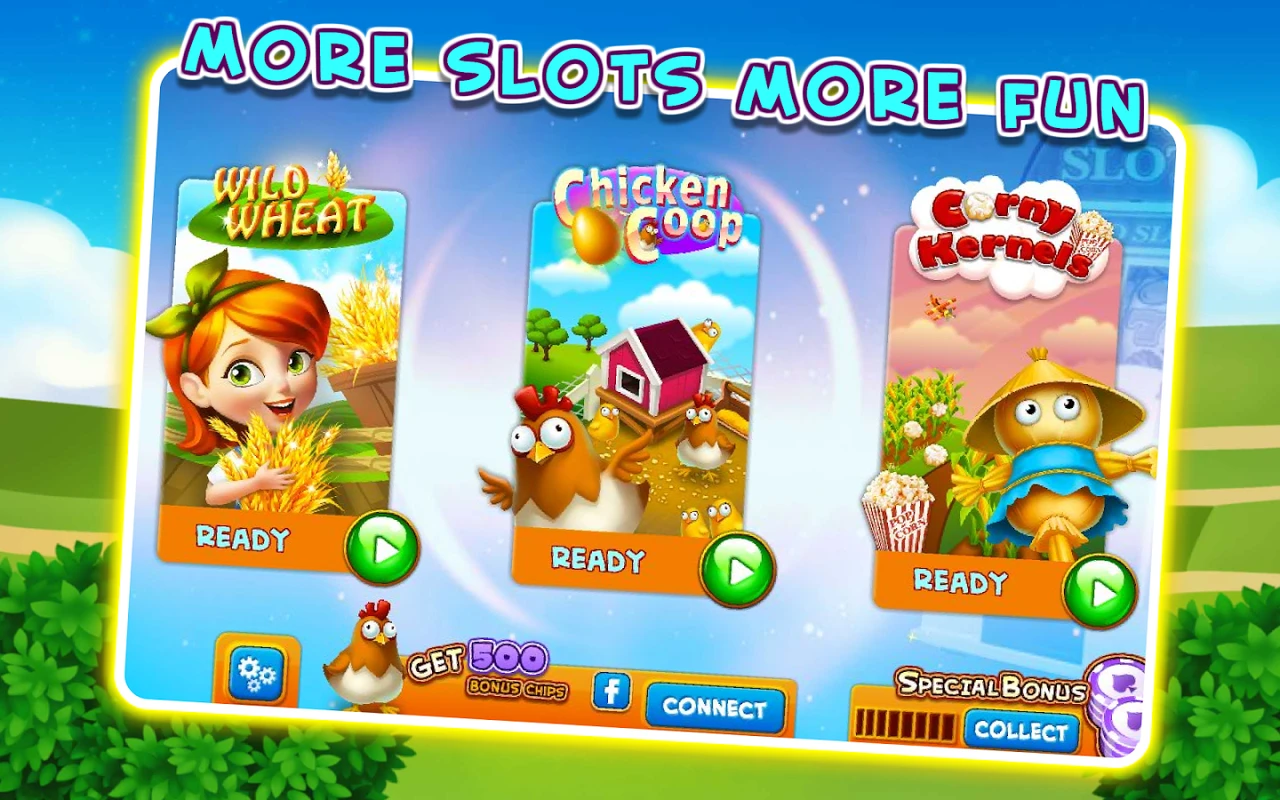Collect the Special Bonus
The width and height of the screenshot is (1280, 800).
click(x=1021, y=731)
